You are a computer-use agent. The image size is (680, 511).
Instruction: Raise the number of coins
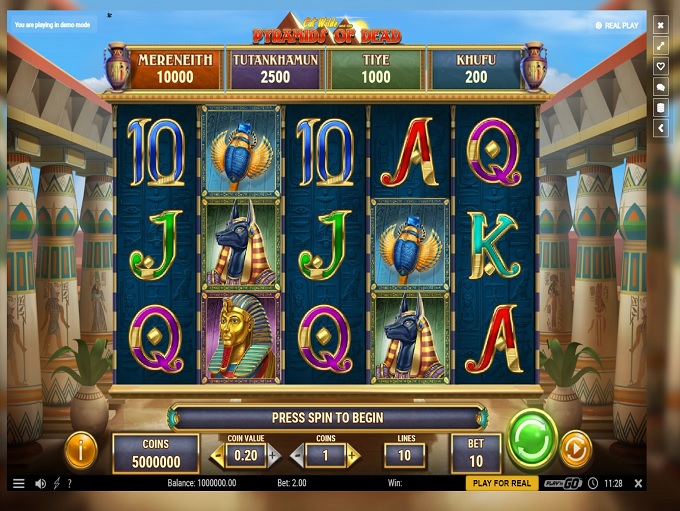click(x=352, y=457)
